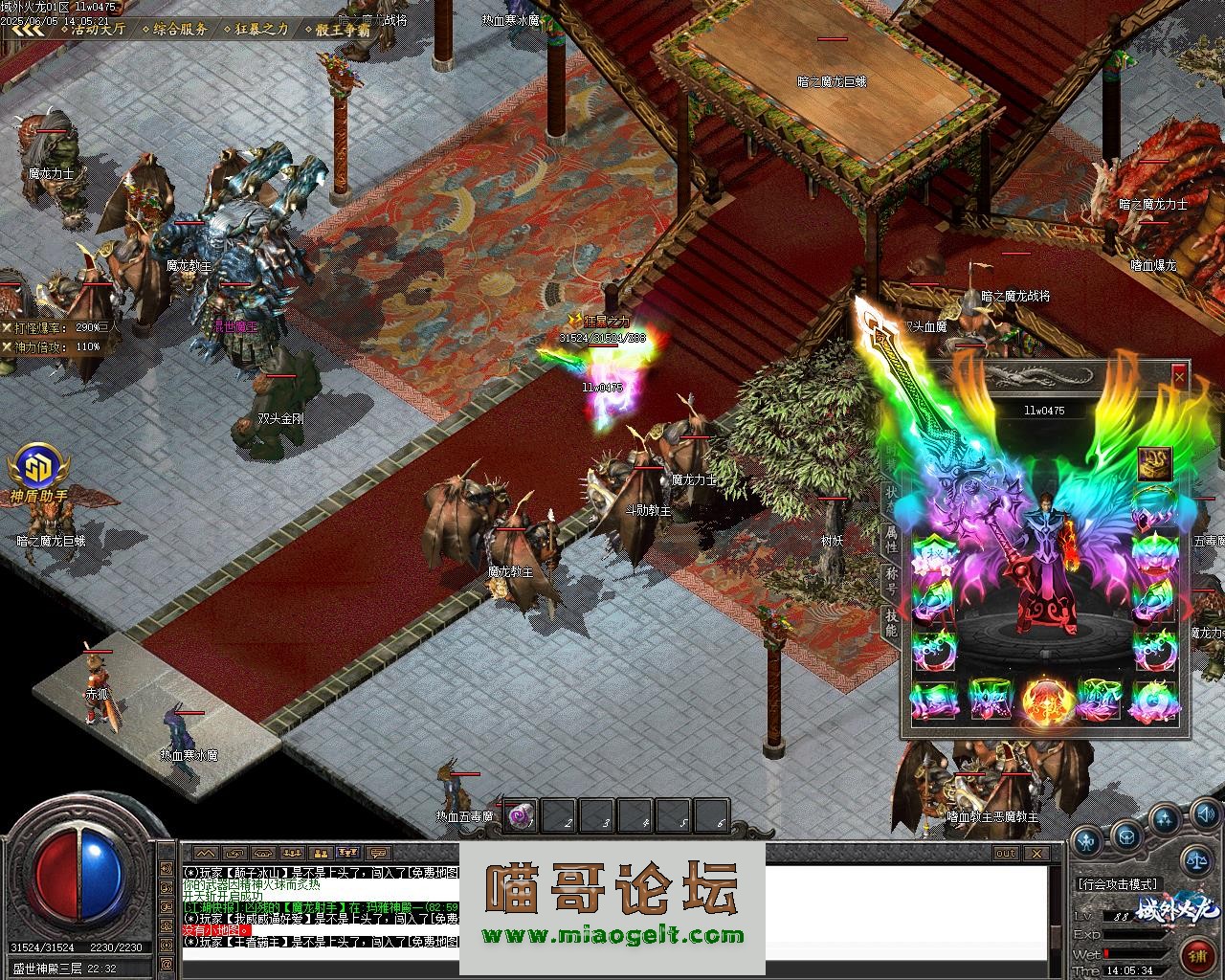The image size is (1225, 980).
Task: Open the red 铺 shop button
Action: click(1196, 956)
